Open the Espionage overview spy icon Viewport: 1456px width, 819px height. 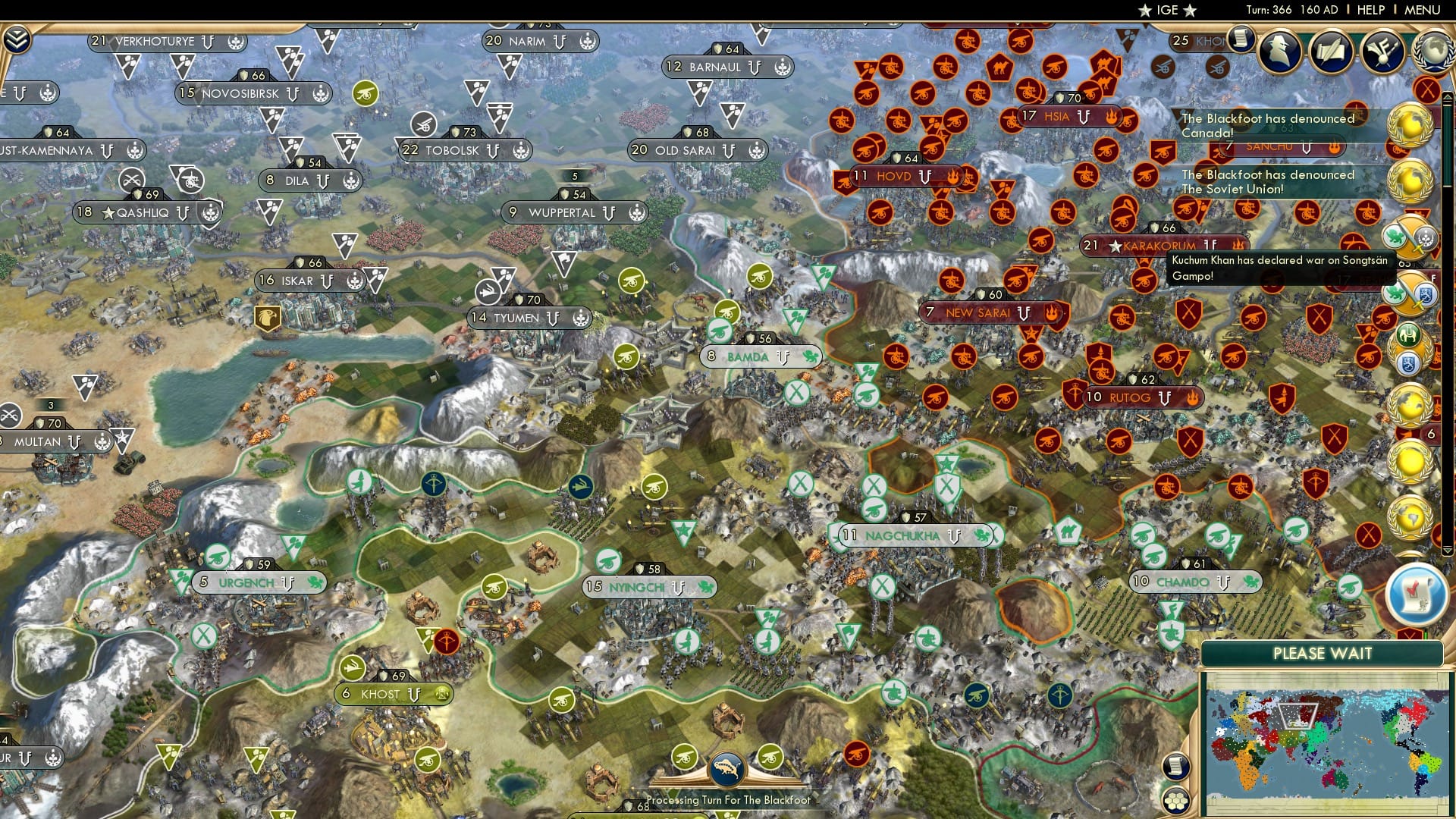[1280, 53]
